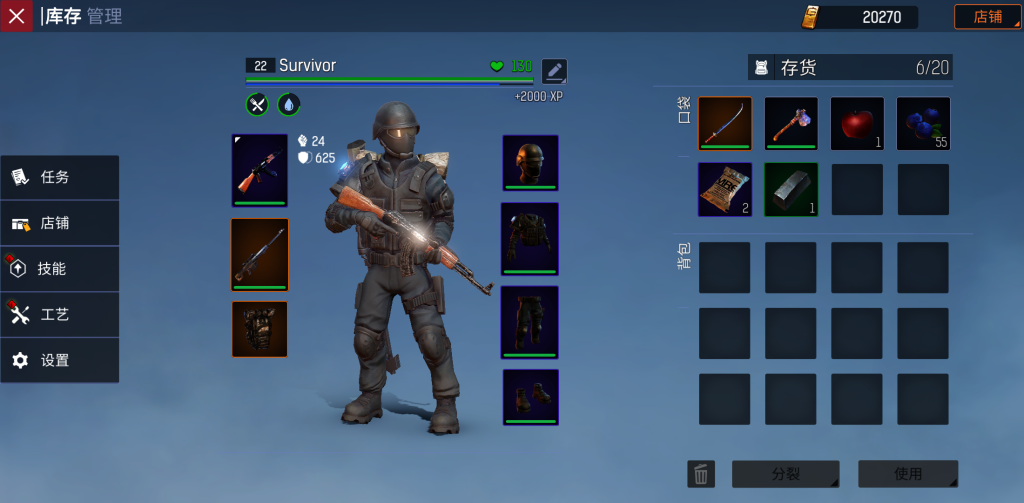This screenshot has height=503, width=1024.
Task: Open the 工艺 crafting menu
Action: (x=60, y=315)
